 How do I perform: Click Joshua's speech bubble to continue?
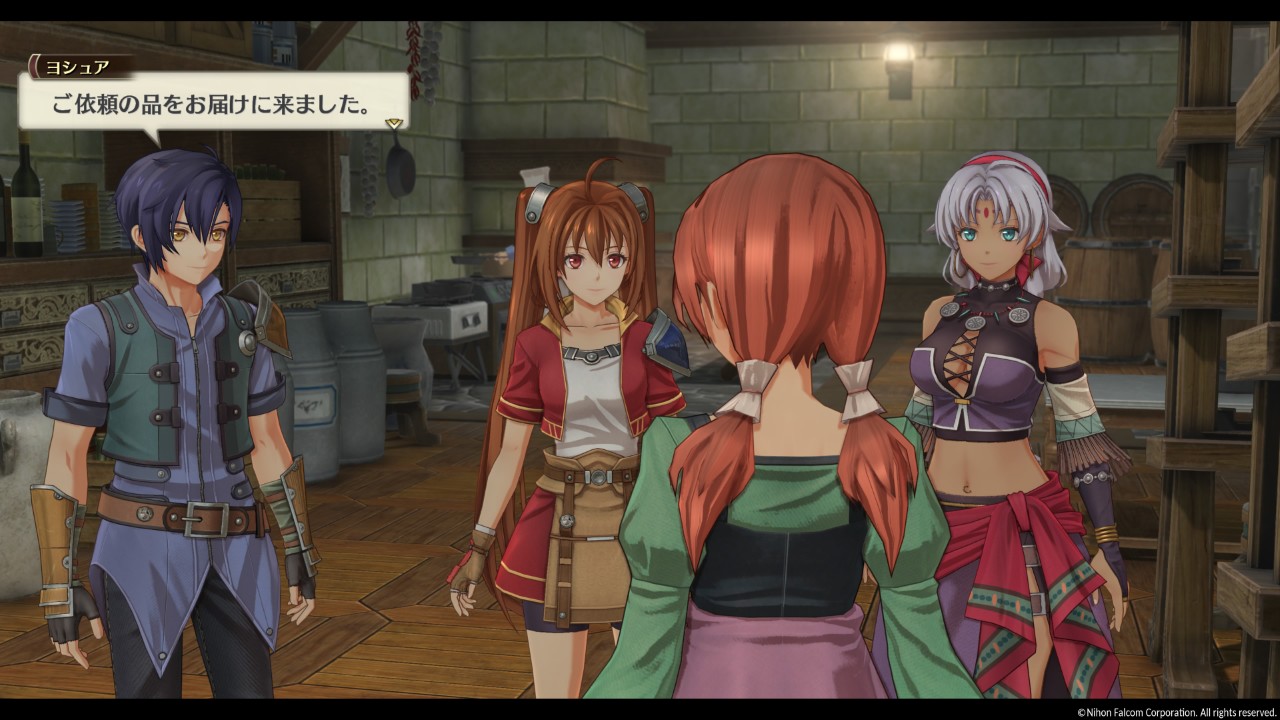(x=213, y=102)
